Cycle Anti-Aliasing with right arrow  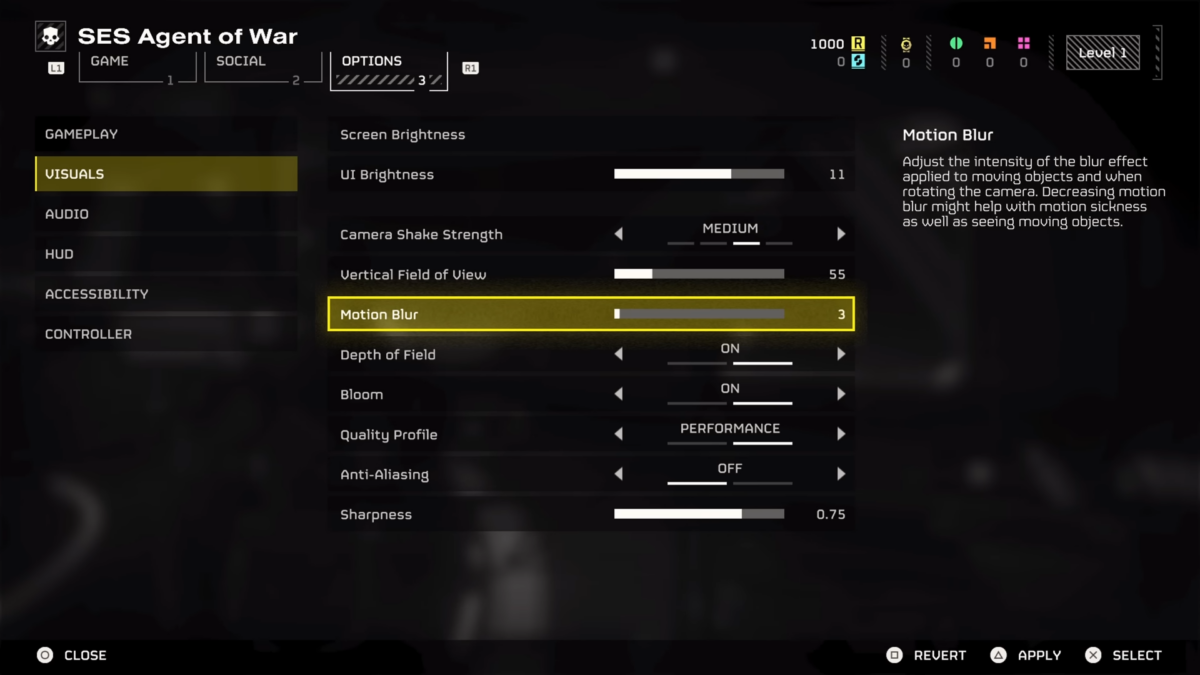tap(841, 474)
